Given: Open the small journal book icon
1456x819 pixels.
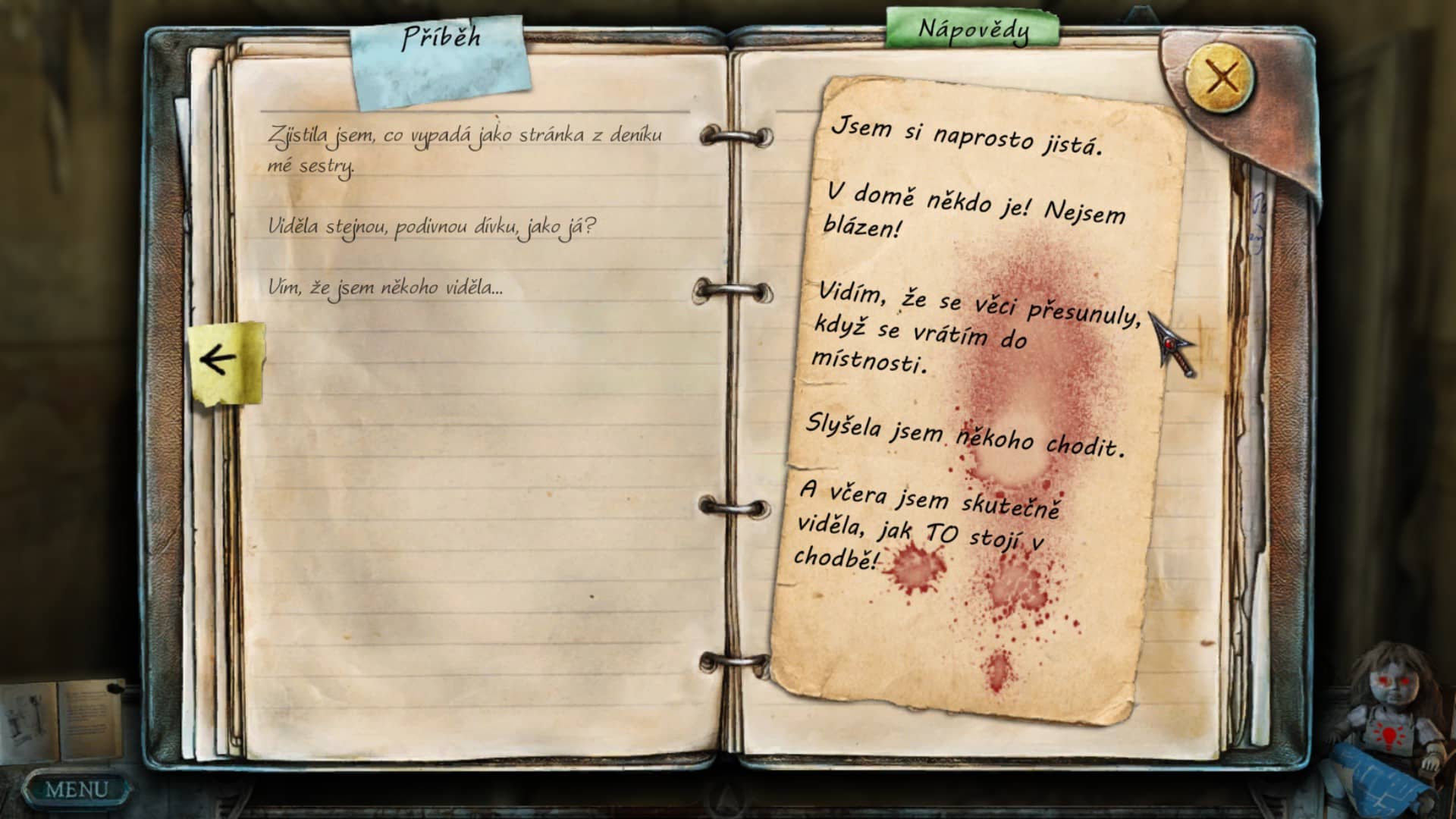Looking at the screenshot, I should coord(62,721).
